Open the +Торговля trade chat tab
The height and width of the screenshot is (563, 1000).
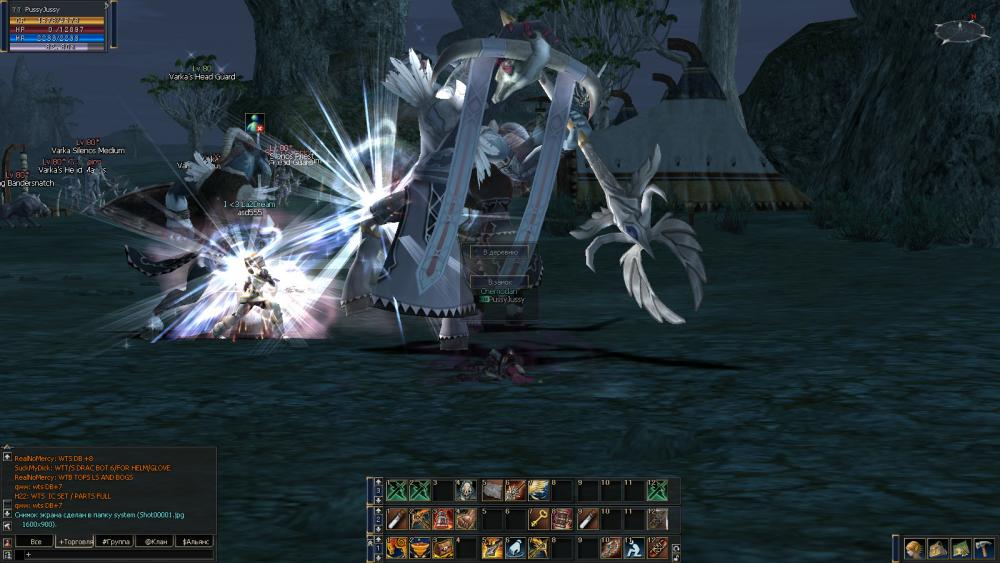74,541
